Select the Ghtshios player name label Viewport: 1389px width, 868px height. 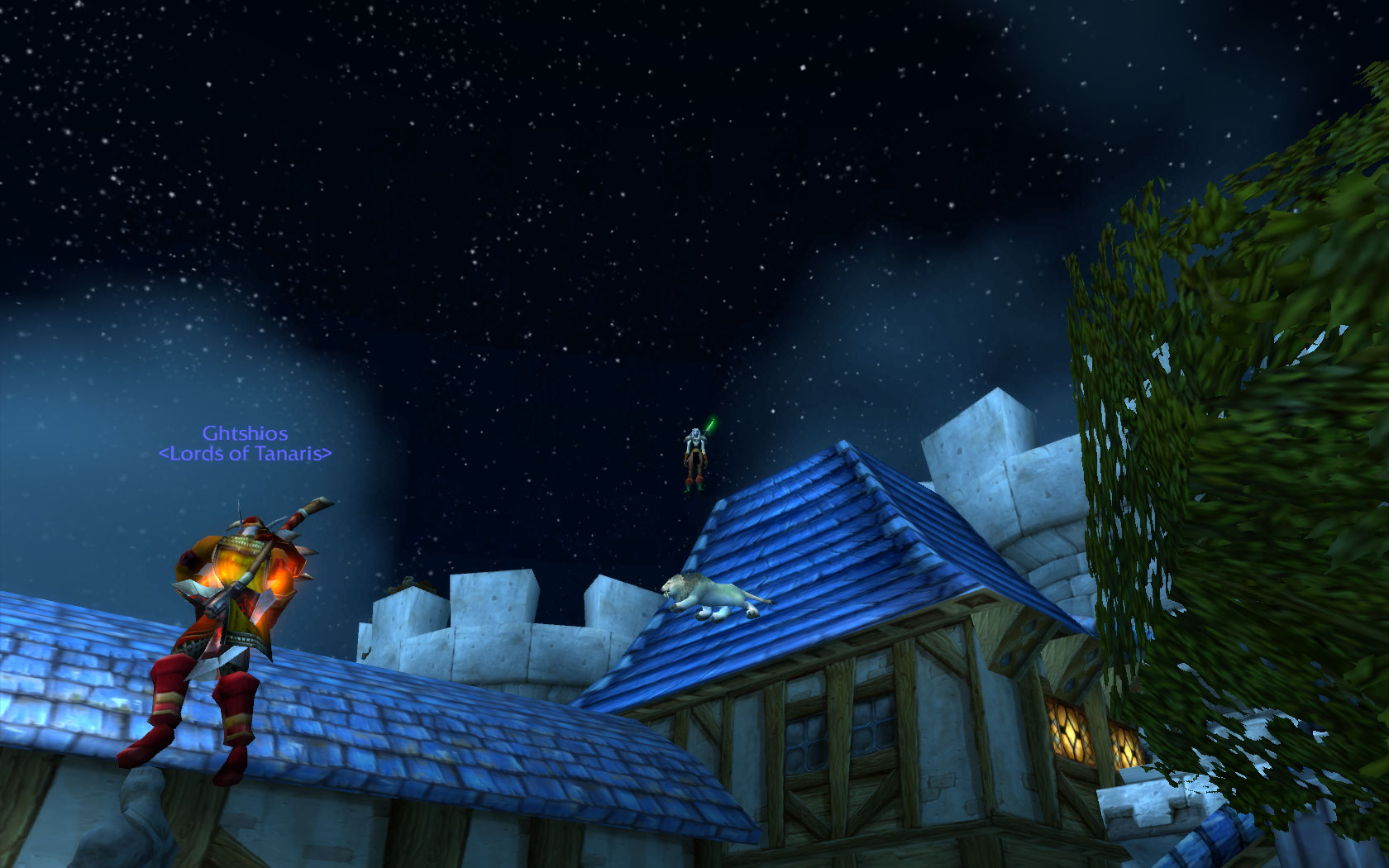click(245, 433)
